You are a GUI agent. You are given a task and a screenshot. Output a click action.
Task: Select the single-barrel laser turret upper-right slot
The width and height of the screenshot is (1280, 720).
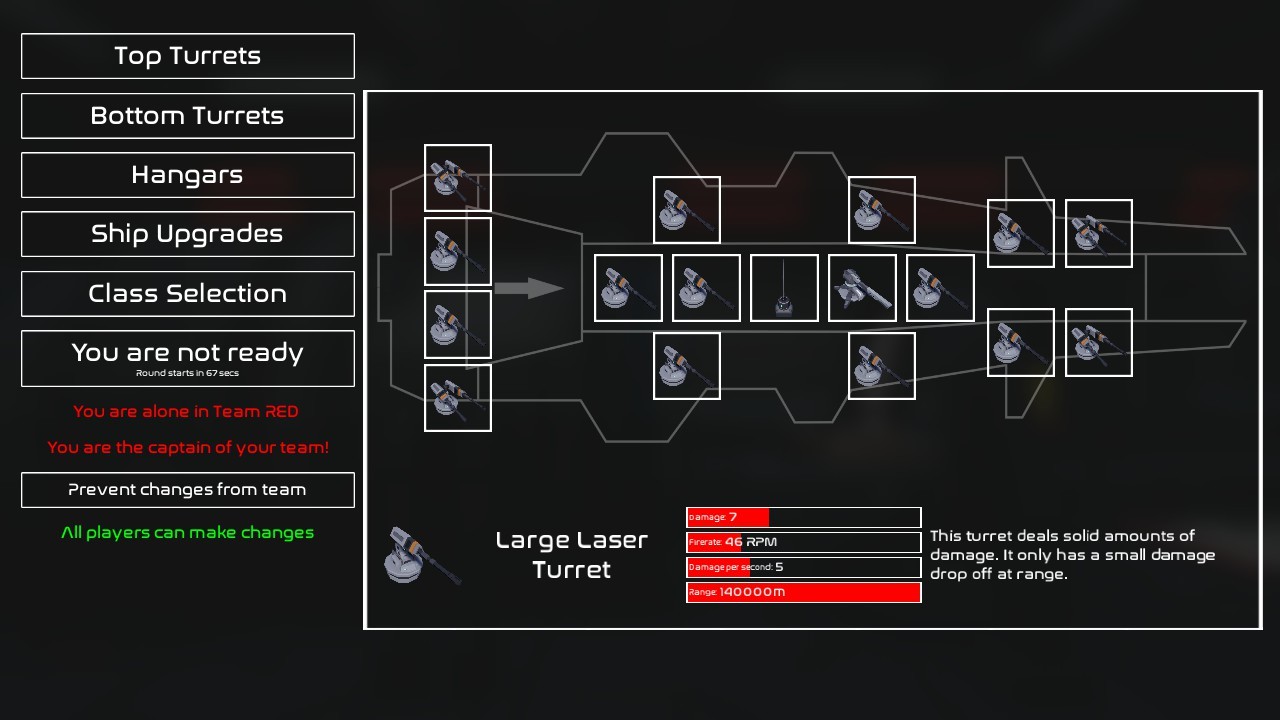(1020, 232)
